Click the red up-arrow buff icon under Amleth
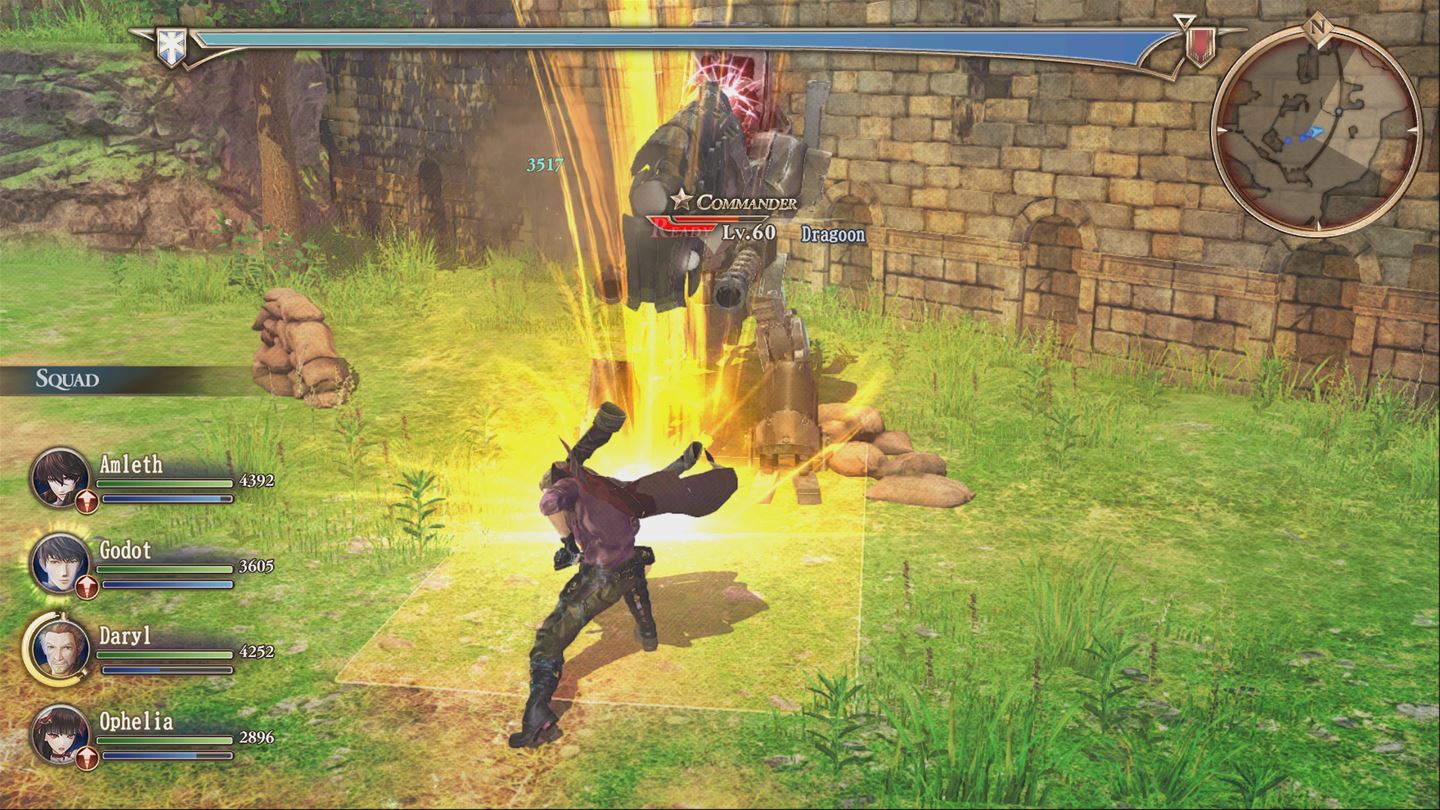 85,504
